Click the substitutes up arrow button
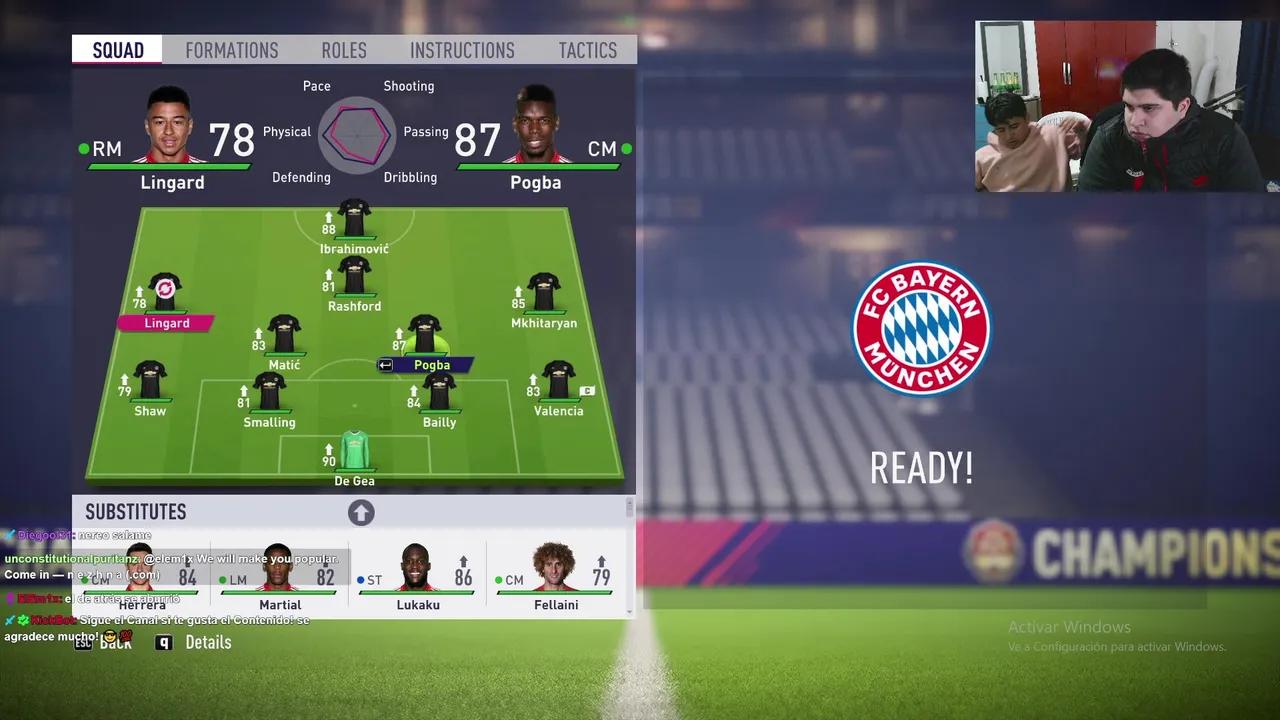This screenshot has width=1280, height=720. (361, 513)
